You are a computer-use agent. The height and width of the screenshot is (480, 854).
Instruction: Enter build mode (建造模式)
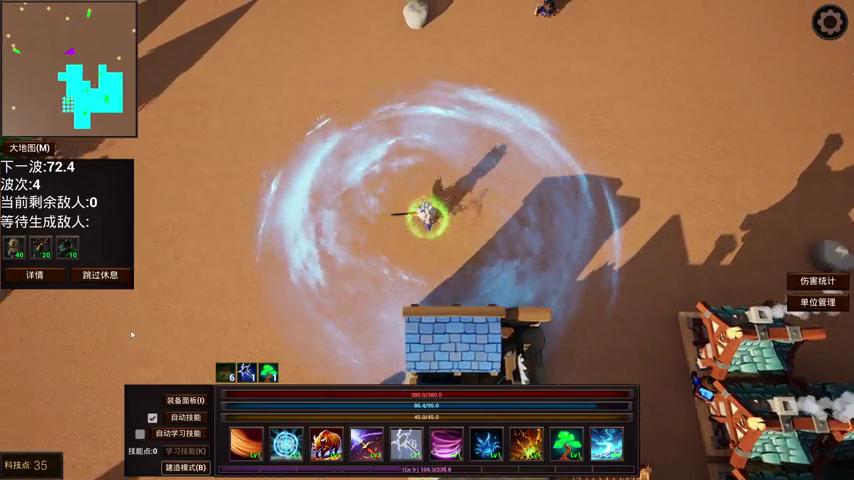185,467
